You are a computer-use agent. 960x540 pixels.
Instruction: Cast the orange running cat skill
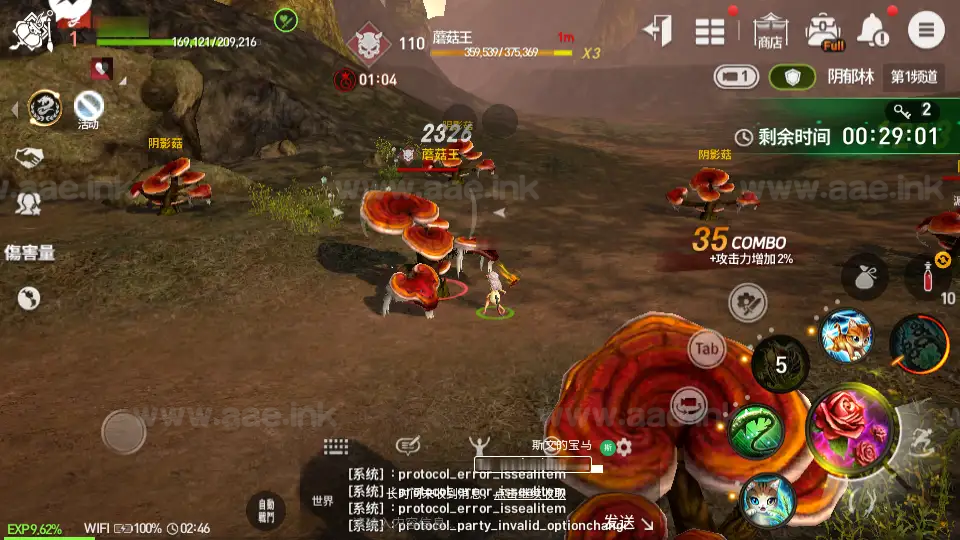846,335
